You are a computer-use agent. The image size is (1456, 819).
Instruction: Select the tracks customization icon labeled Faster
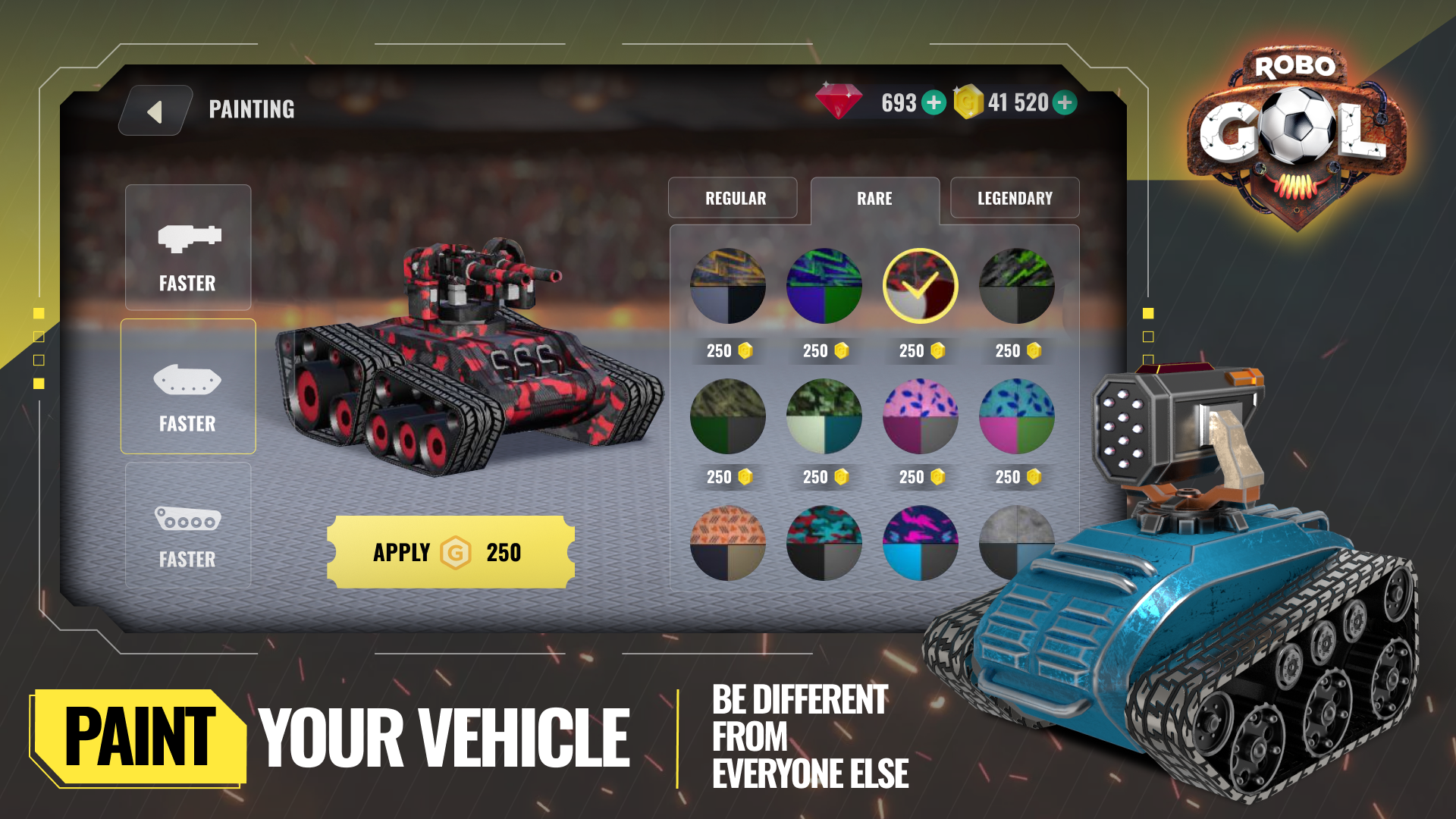pos(187,525)
